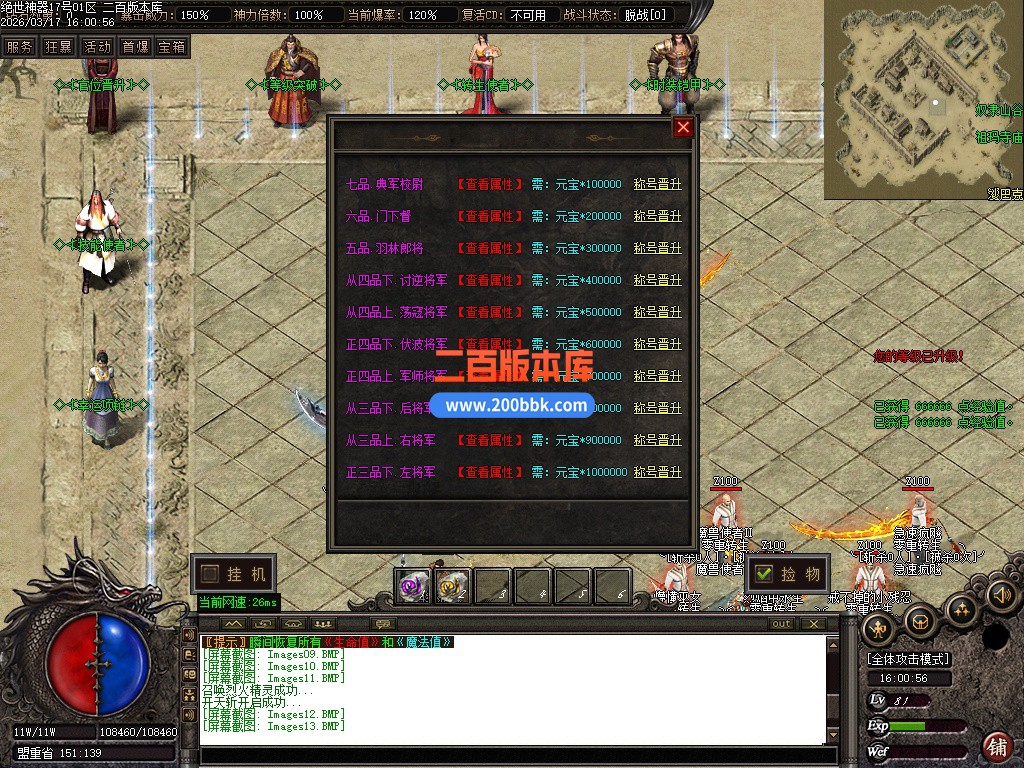Promote title to 从四品下 讨逆将军
This screenshot has width=1024, height=768.
(657, 280)
